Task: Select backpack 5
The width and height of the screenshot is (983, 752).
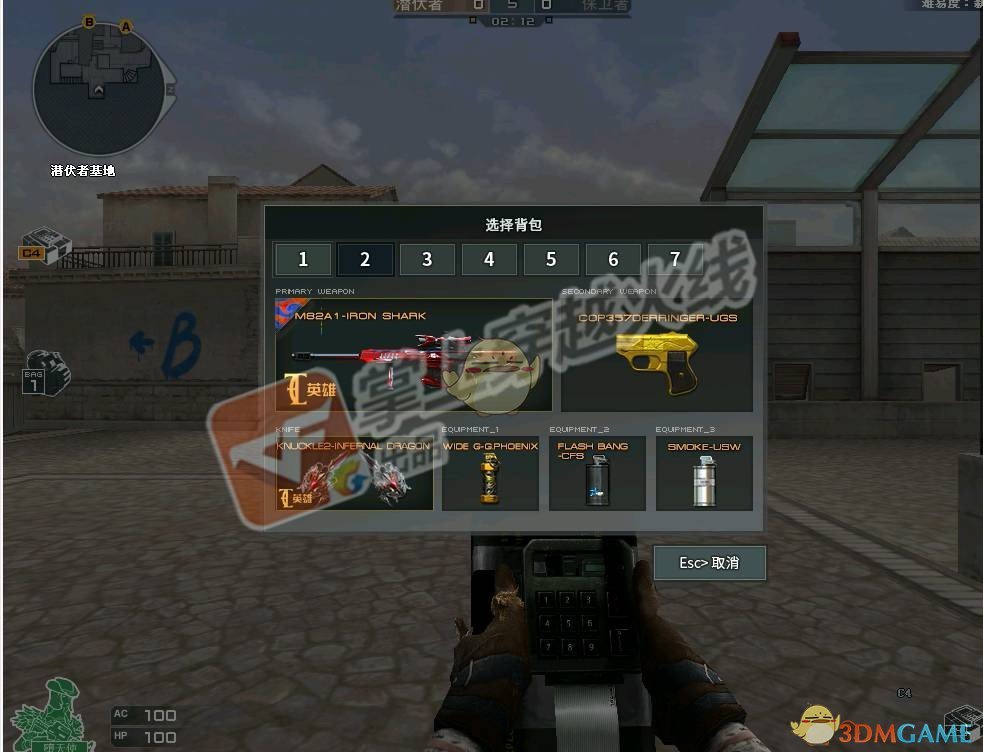Action: click(551, 260)
